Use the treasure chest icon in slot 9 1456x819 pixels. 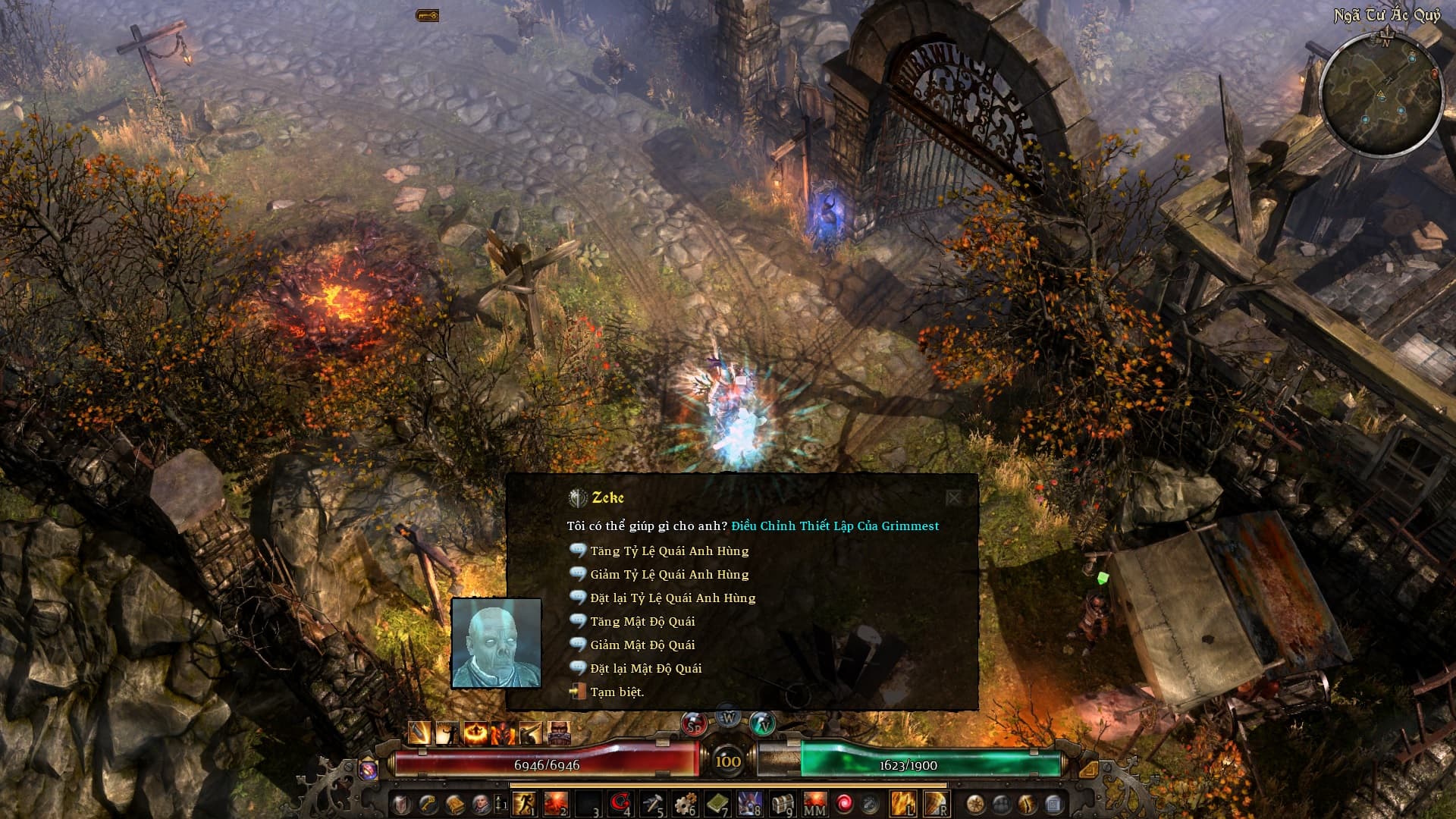782,803
